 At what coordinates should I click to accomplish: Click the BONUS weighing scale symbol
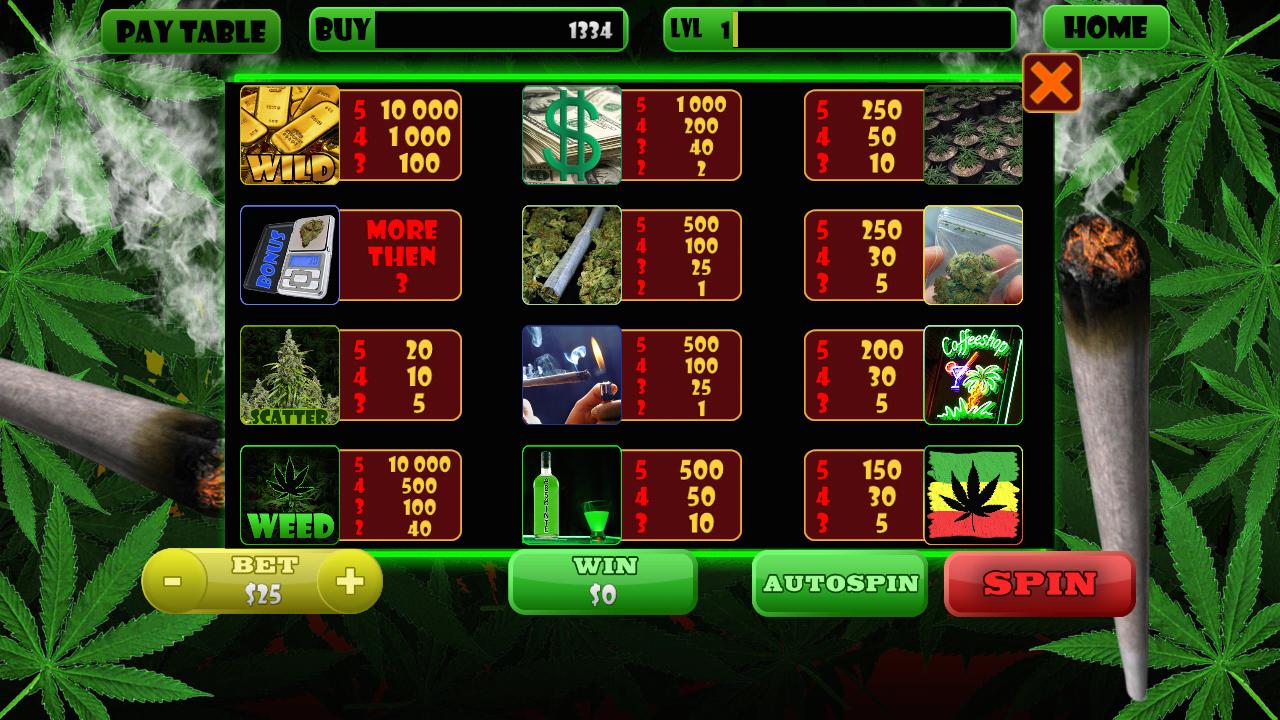click(x=288, y=255)
